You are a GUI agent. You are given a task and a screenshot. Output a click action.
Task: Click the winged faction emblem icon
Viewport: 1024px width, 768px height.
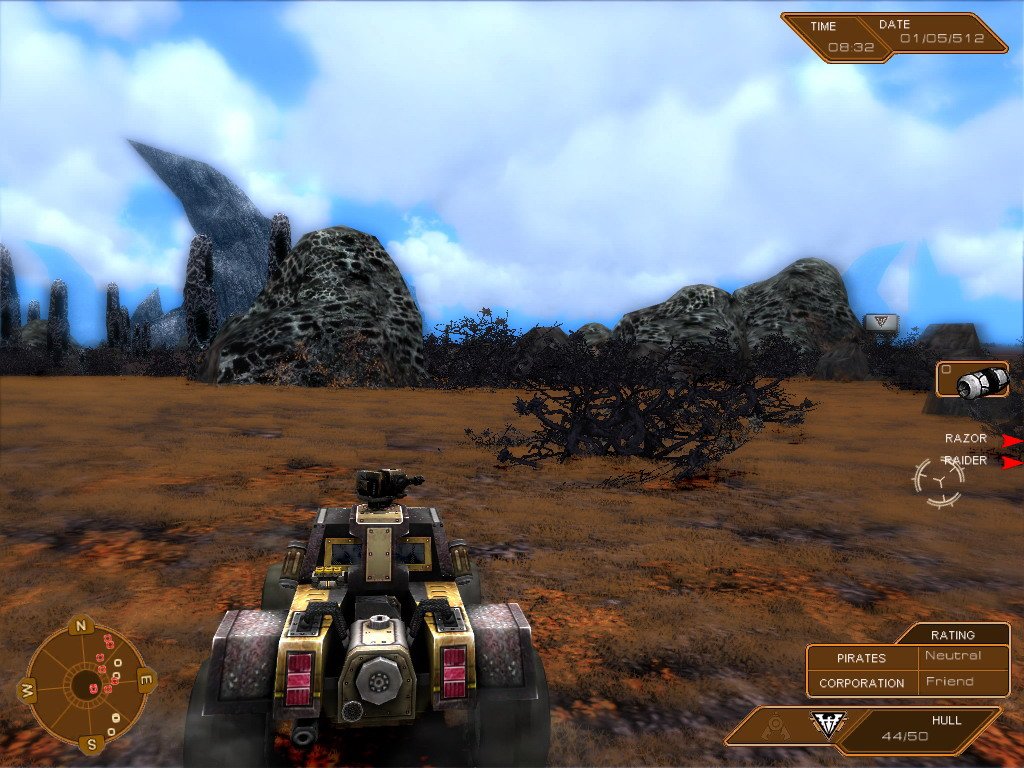coord(828,725)
